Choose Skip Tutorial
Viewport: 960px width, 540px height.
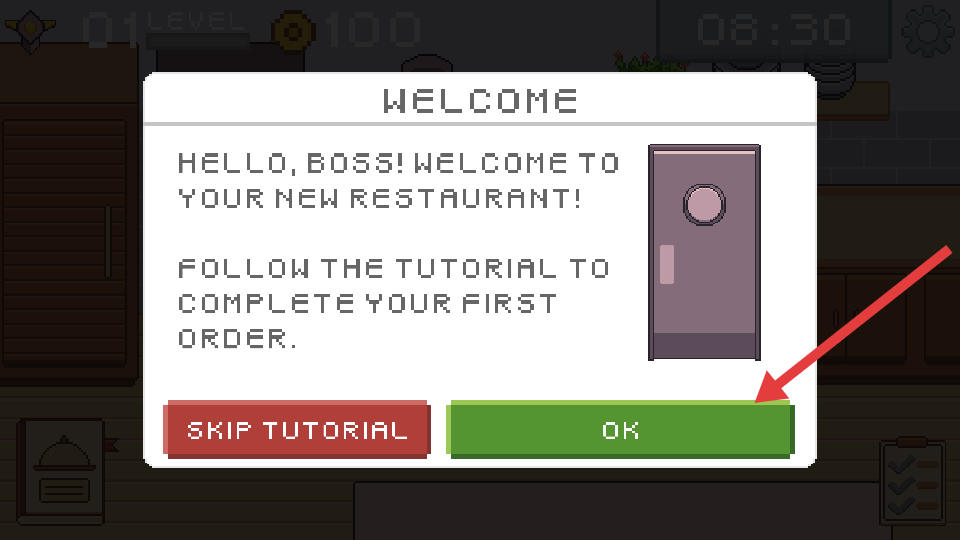297,430
